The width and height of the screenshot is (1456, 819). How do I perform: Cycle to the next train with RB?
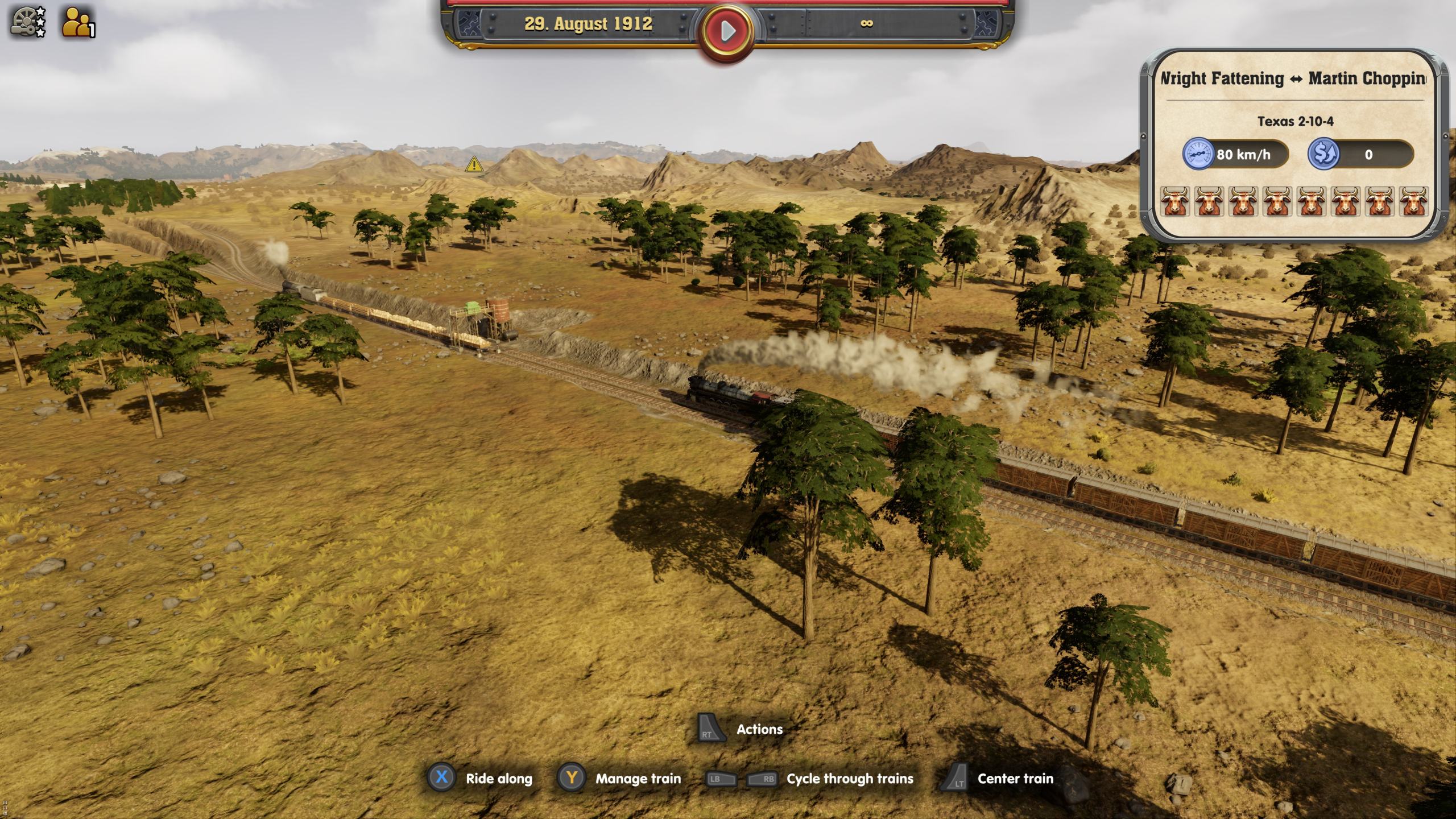(x=763, y=779)
